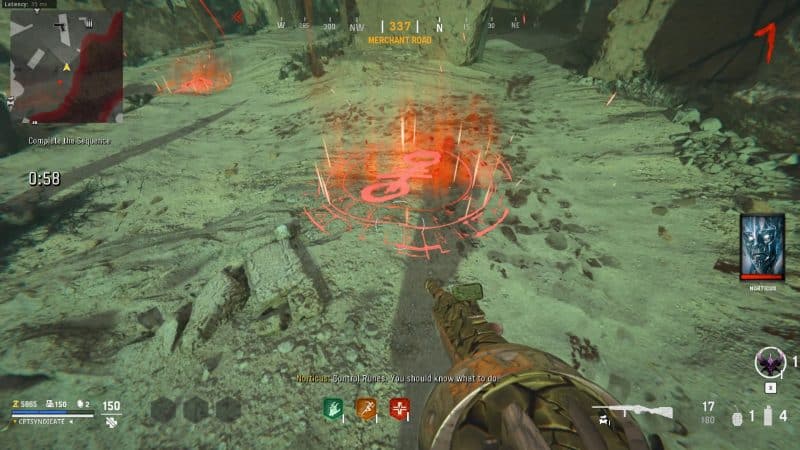Activate the purple field upgrade icon

click(x=769, y=363)
